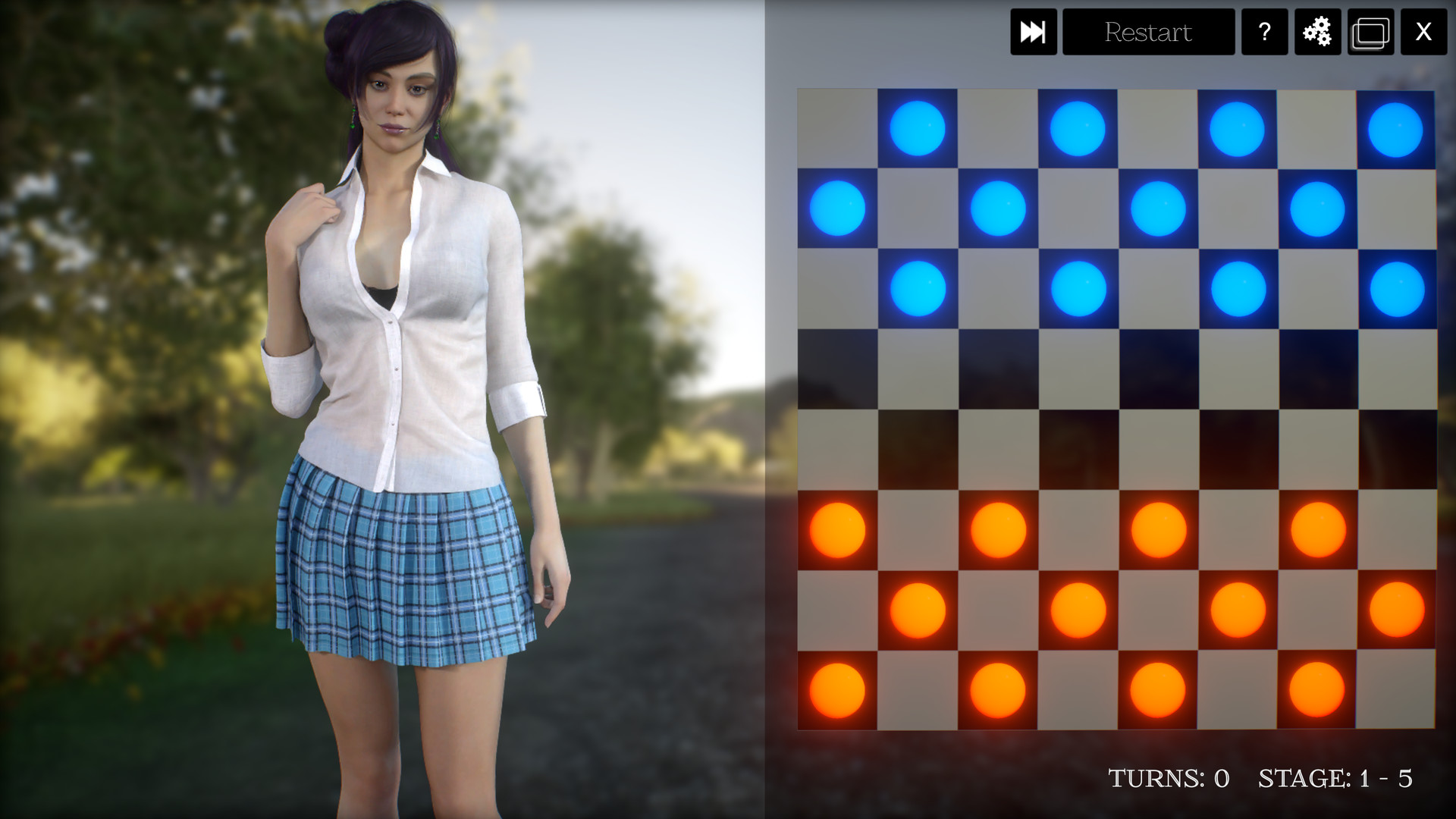Toggle windowed mode using the screens icon

1370,32
